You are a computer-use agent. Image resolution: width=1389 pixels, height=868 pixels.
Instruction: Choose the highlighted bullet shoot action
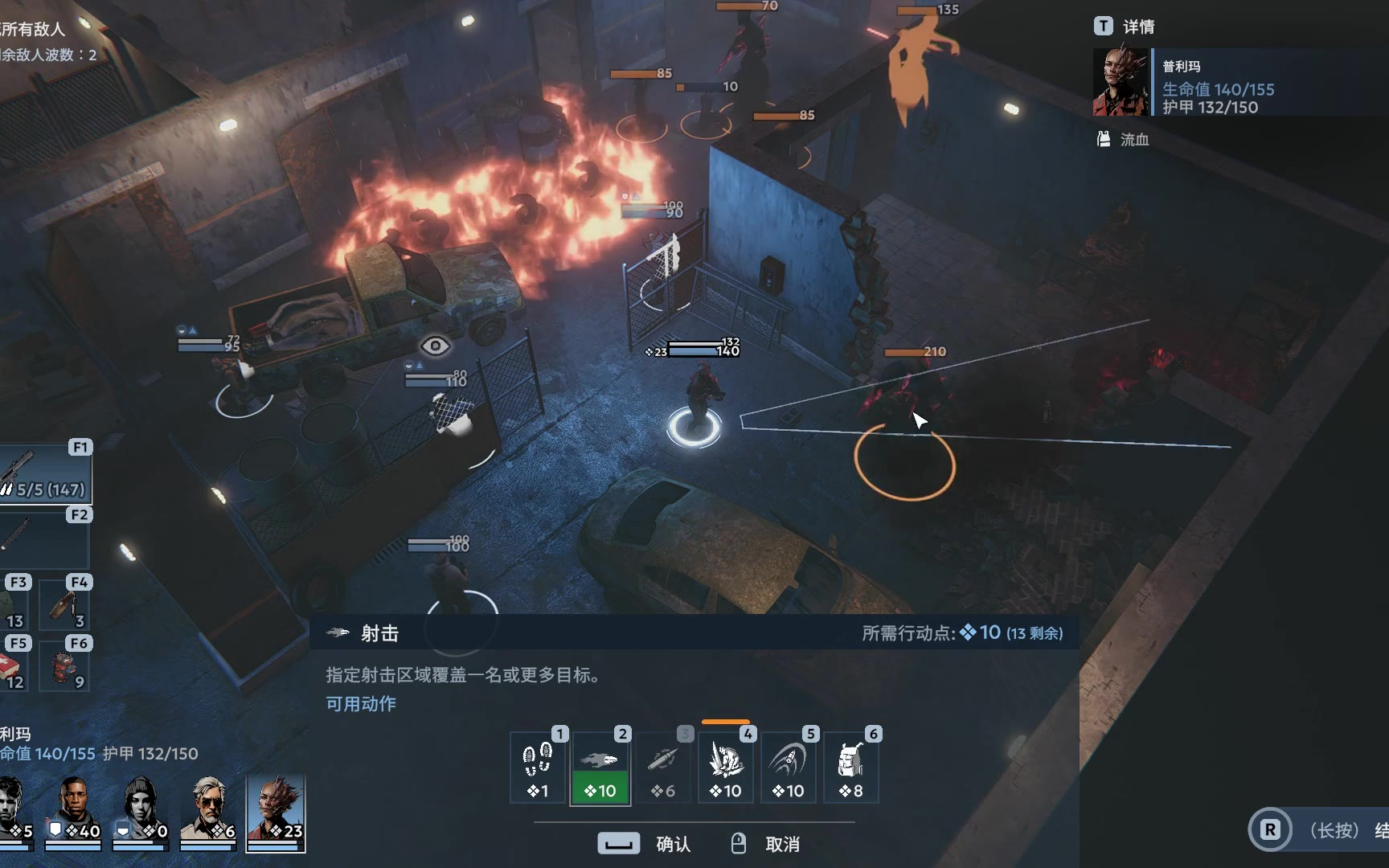click(600, 767)
